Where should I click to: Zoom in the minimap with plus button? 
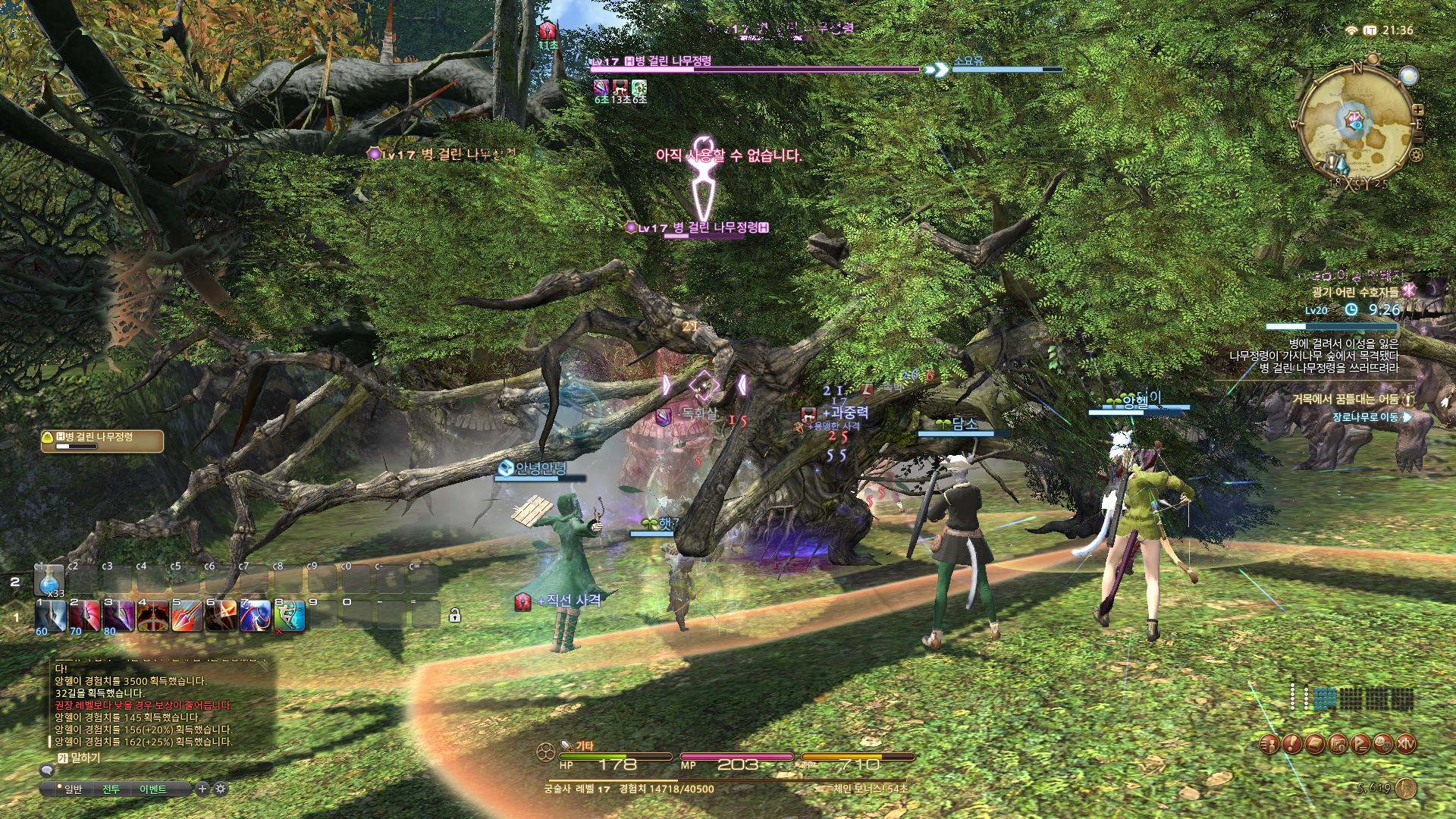pyautogui.click(x=1418, y=111)
